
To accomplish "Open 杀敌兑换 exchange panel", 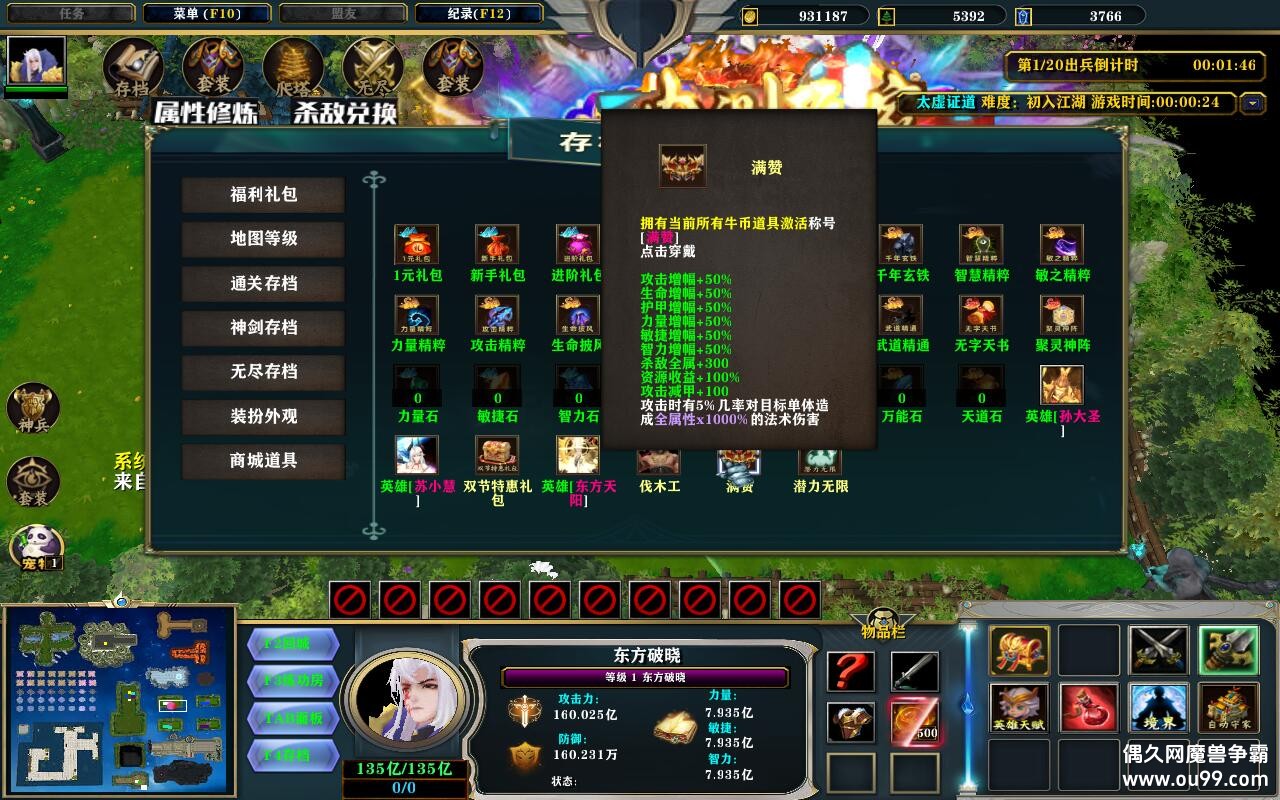I will pyautogui.click(x=344, y=112).
